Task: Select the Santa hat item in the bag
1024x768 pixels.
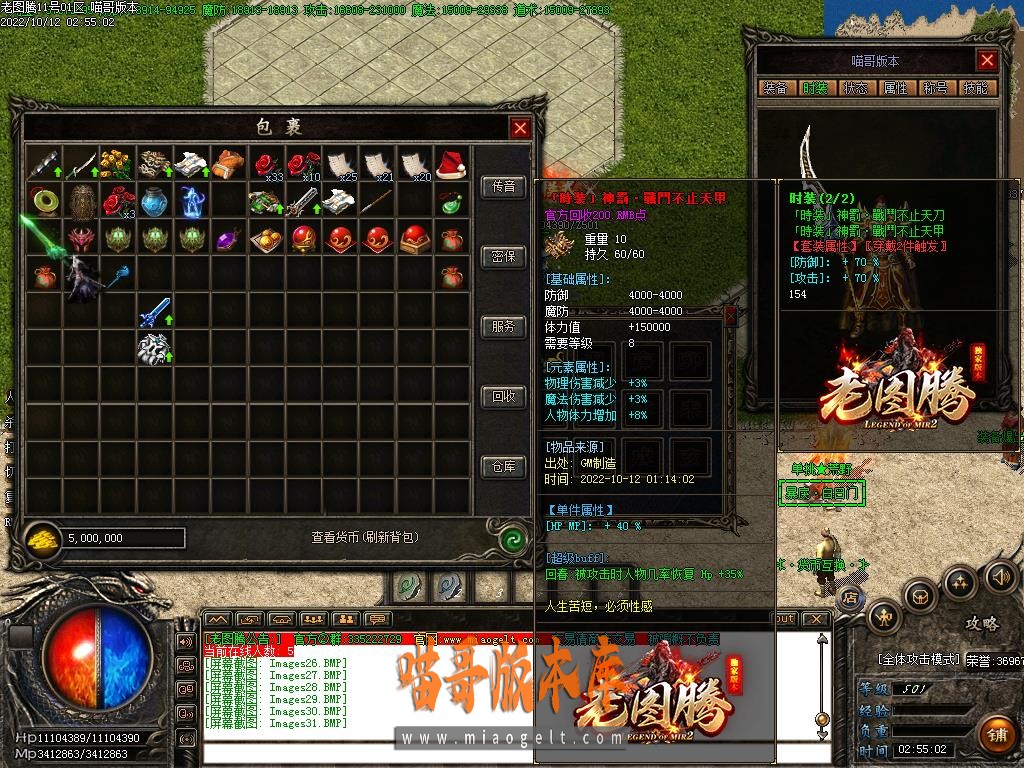Action: click(x=451, y=163)
